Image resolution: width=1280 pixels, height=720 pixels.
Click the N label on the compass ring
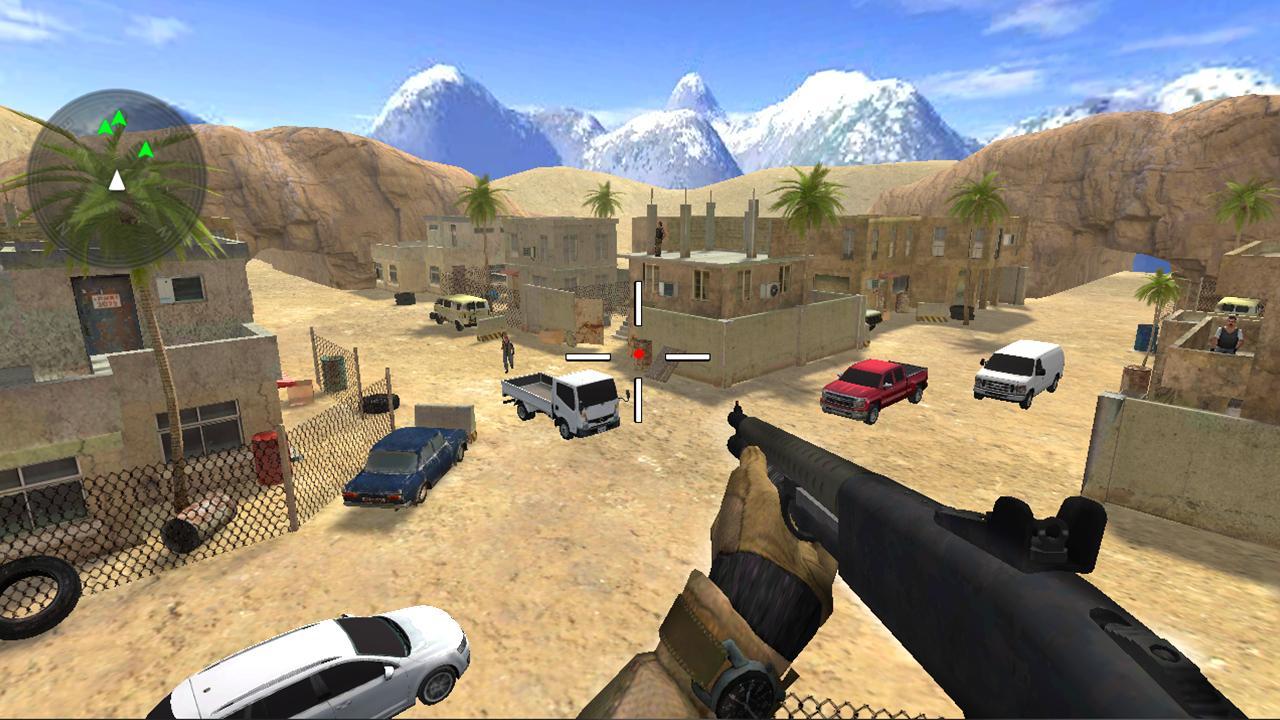click(x=62, y=227)
